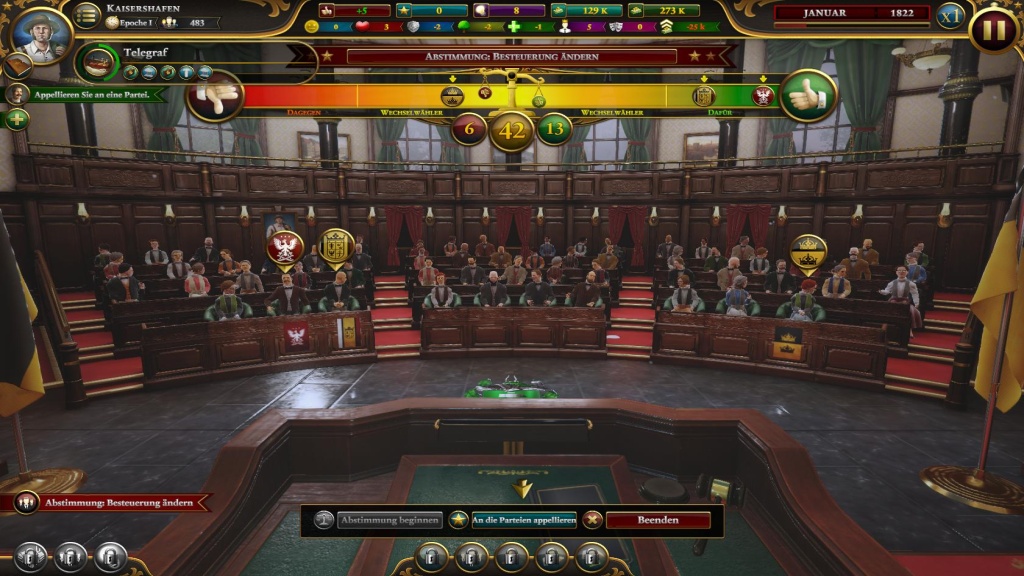Screen dimensions: 1024x576
Task: Select the red eagle party badge over seats
Action: [x=284, y=249]
